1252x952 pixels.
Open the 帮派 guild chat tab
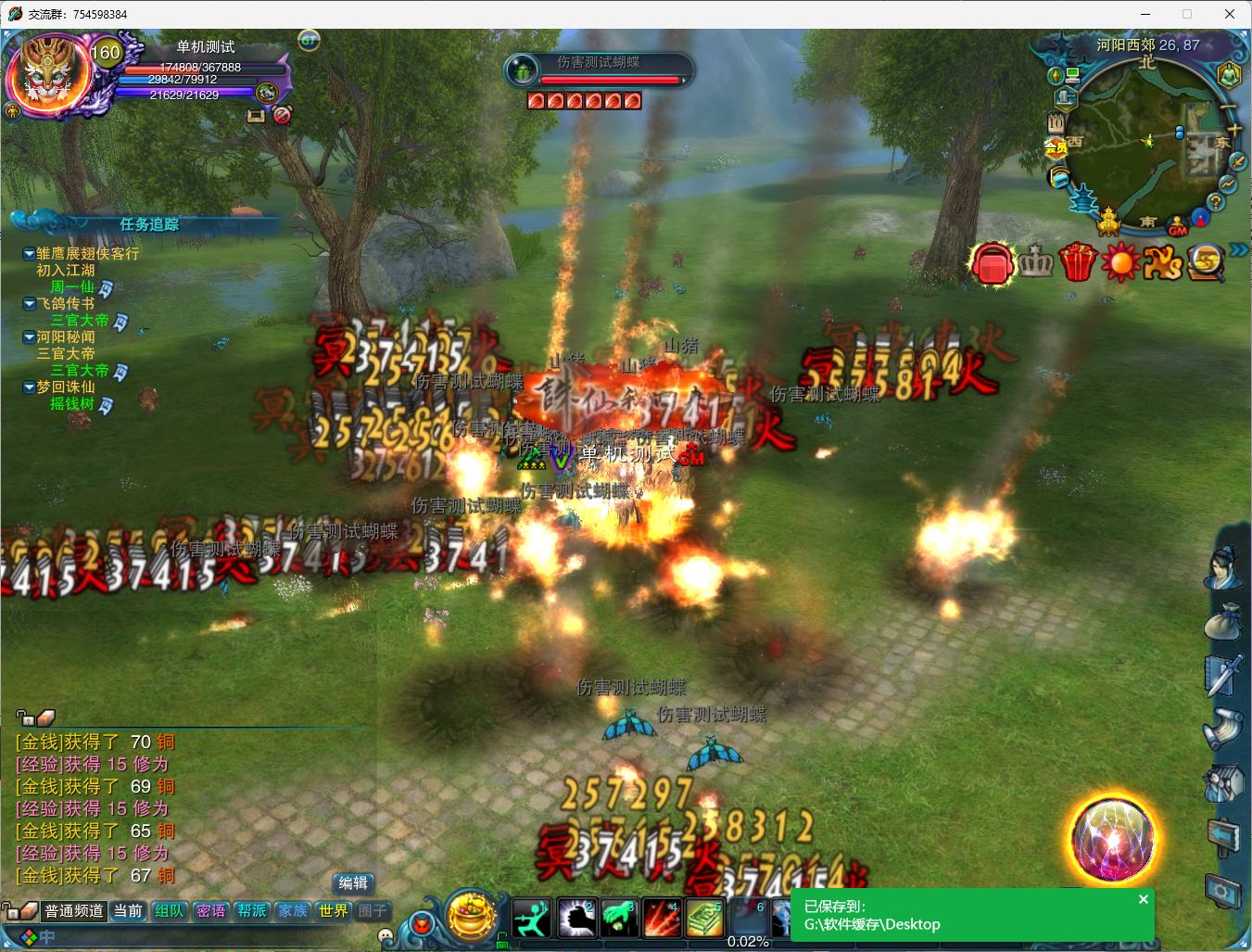(x=251, y=911)
